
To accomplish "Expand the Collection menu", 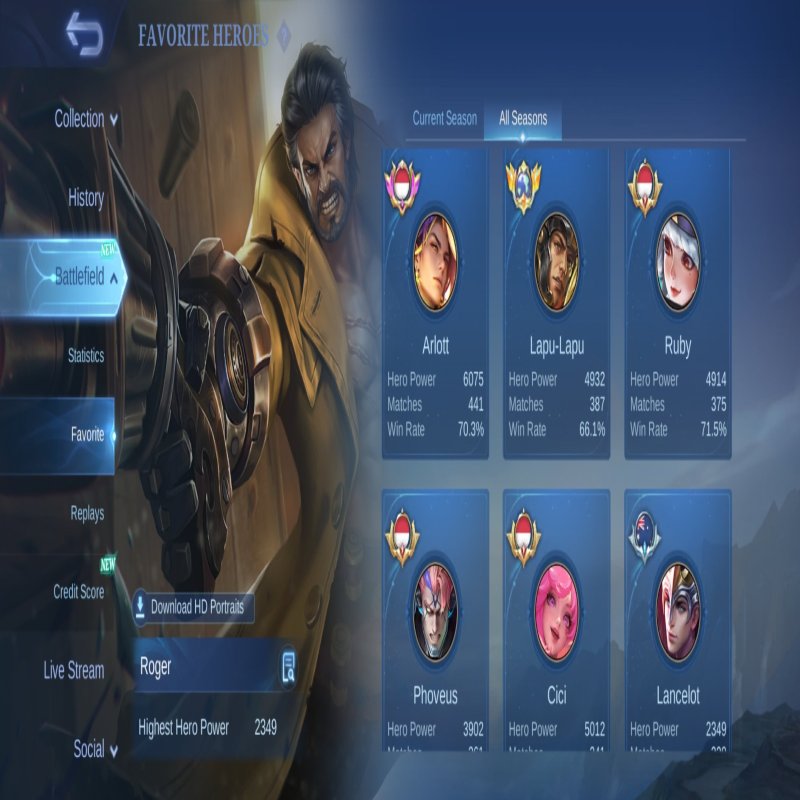I will pos(86,119).
